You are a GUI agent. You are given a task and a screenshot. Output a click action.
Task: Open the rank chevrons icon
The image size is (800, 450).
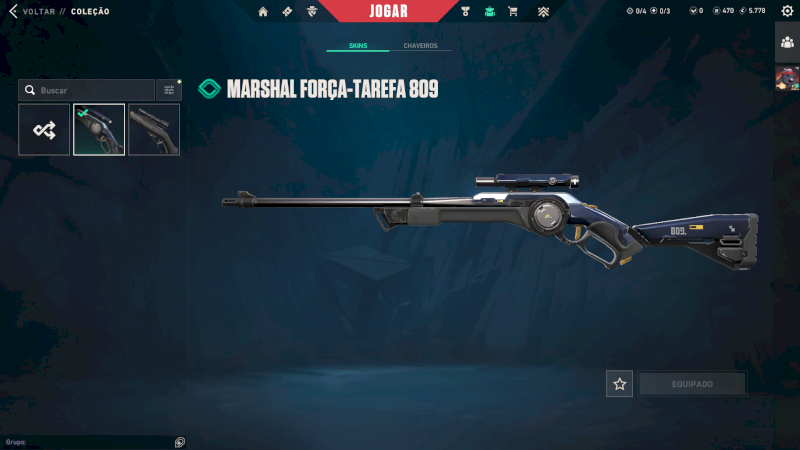coord(543,11)
